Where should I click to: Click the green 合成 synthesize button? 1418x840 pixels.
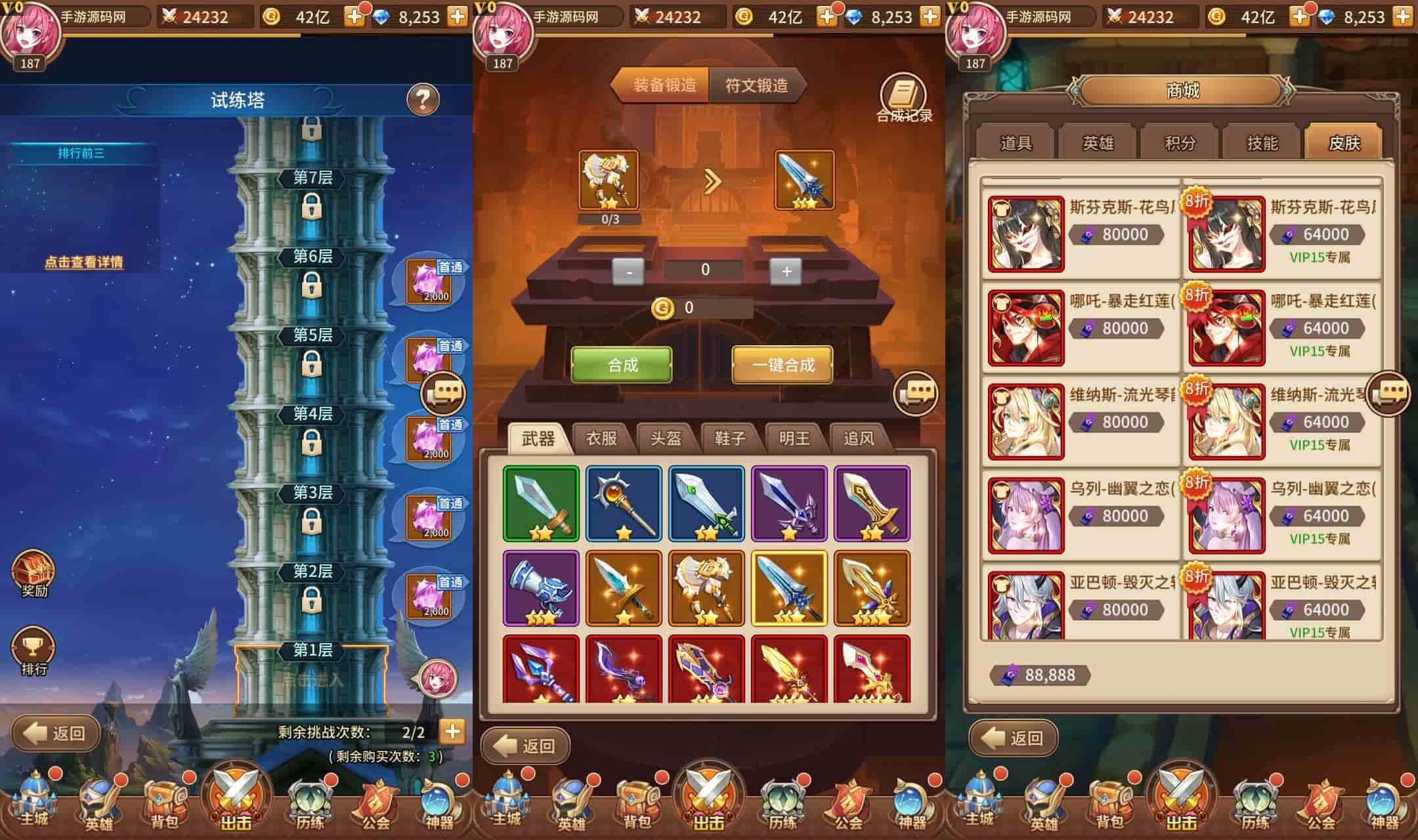point(622,365)
